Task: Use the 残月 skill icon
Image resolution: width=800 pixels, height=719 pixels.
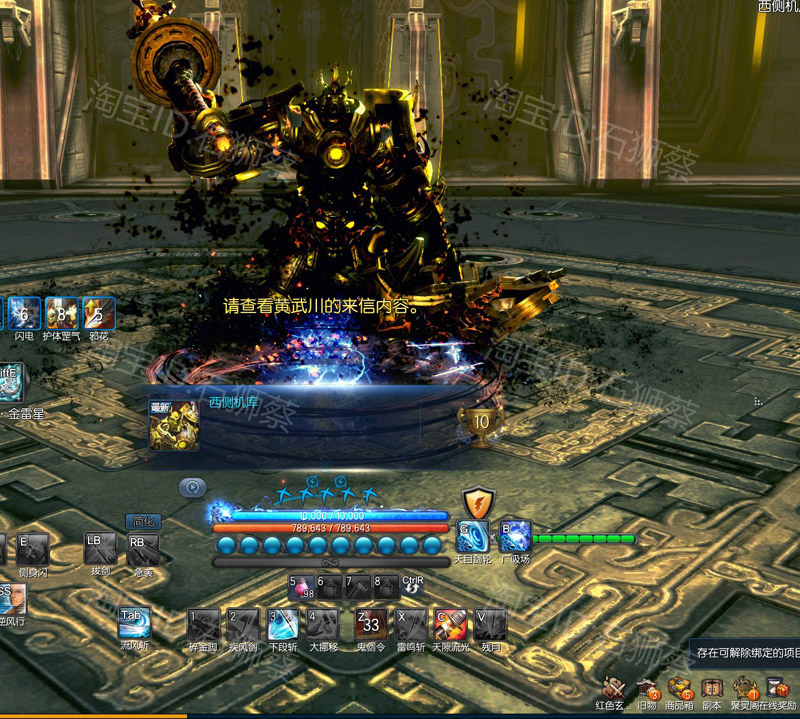Action: coord(490,624)
